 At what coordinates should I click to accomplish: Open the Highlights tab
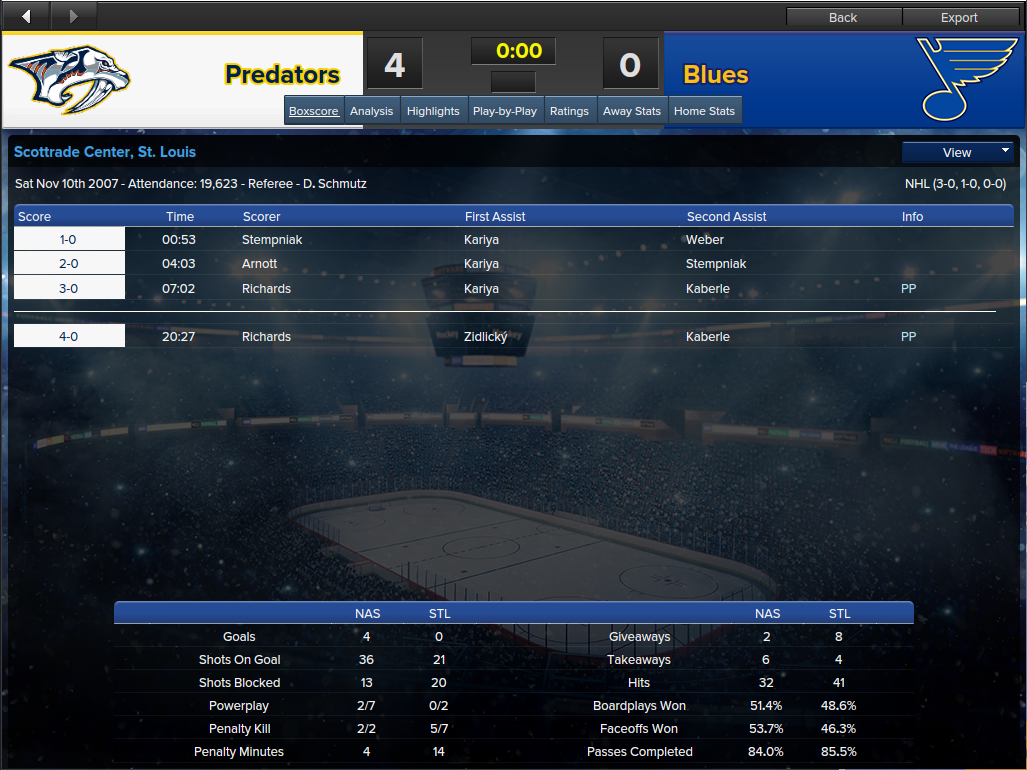tap(433, 111)
